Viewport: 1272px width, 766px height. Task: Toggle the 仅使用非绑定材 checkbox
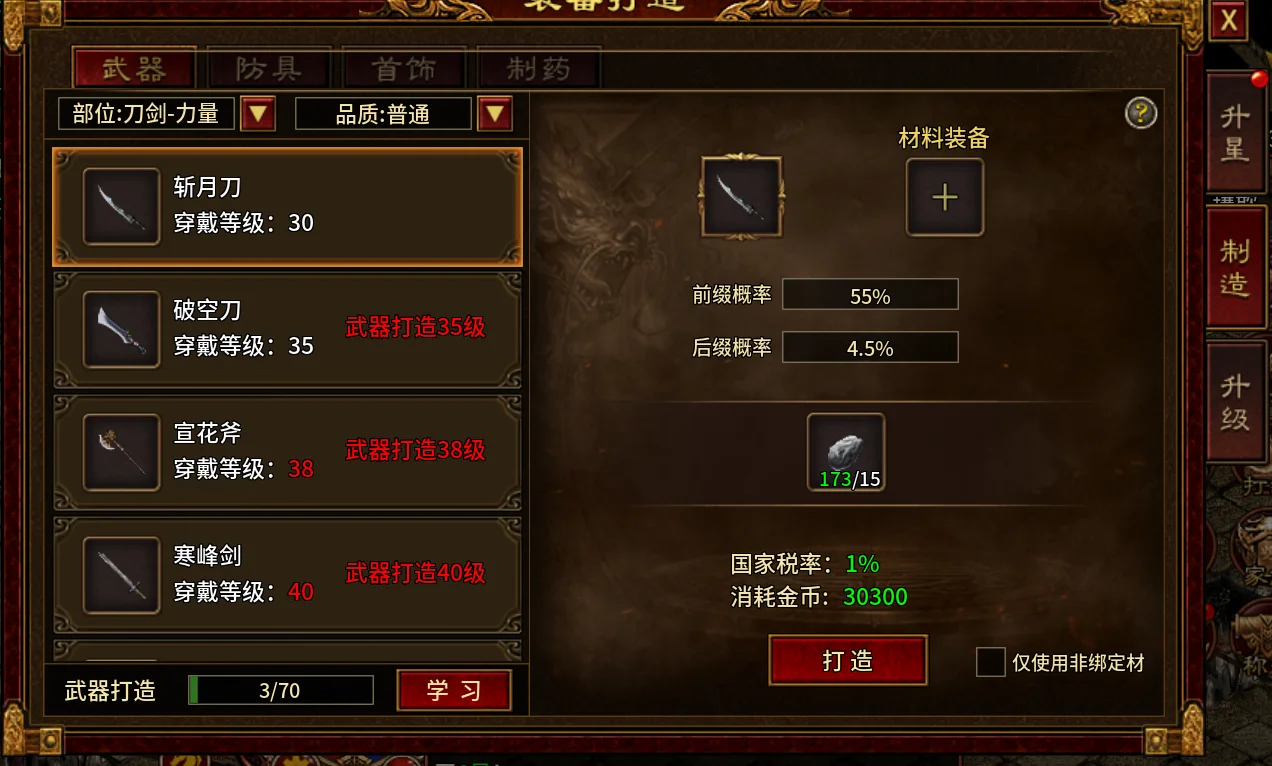990,662
